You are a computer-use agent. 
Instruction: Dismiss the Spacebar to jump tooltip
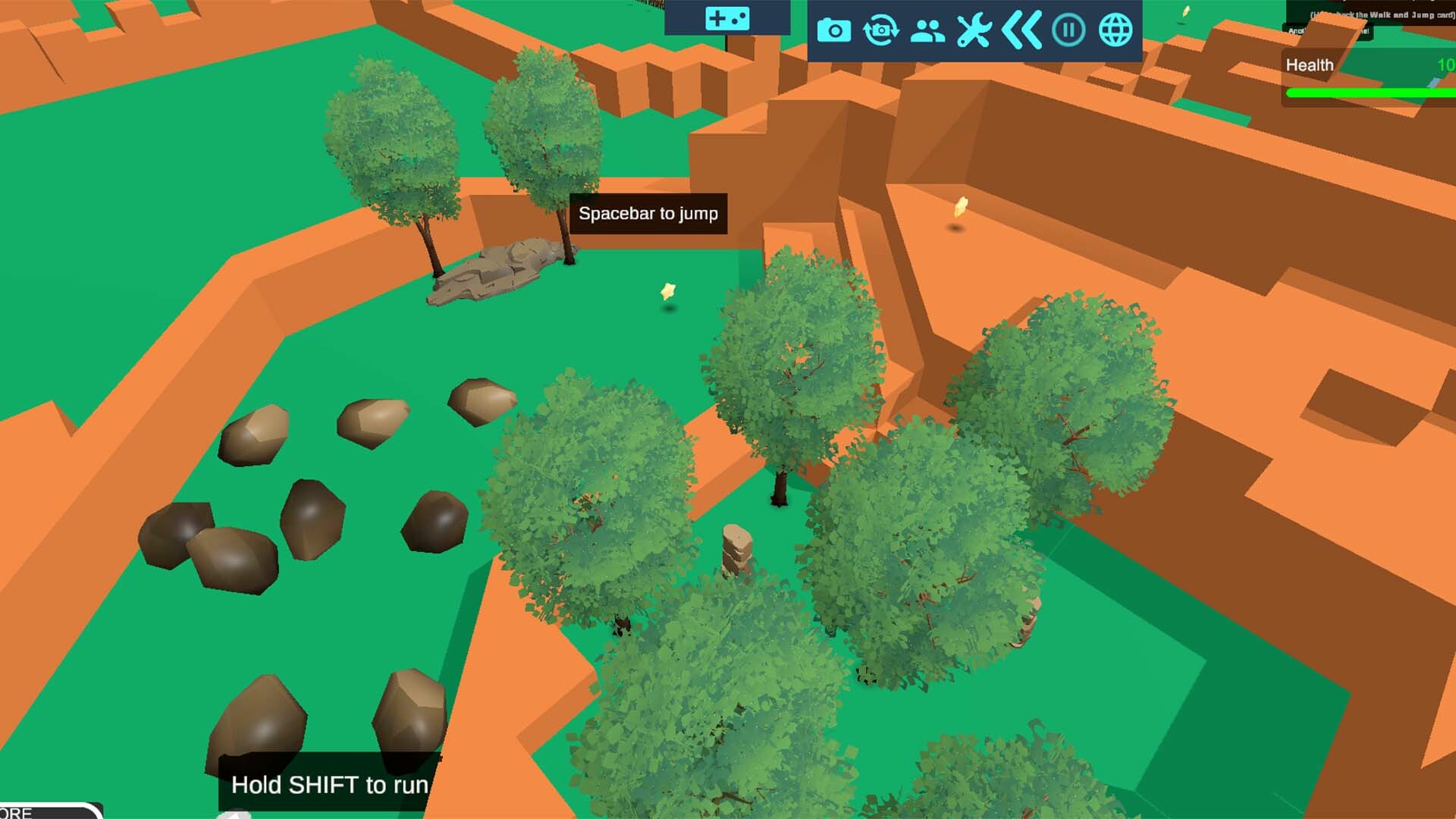[x=648, y=214]
